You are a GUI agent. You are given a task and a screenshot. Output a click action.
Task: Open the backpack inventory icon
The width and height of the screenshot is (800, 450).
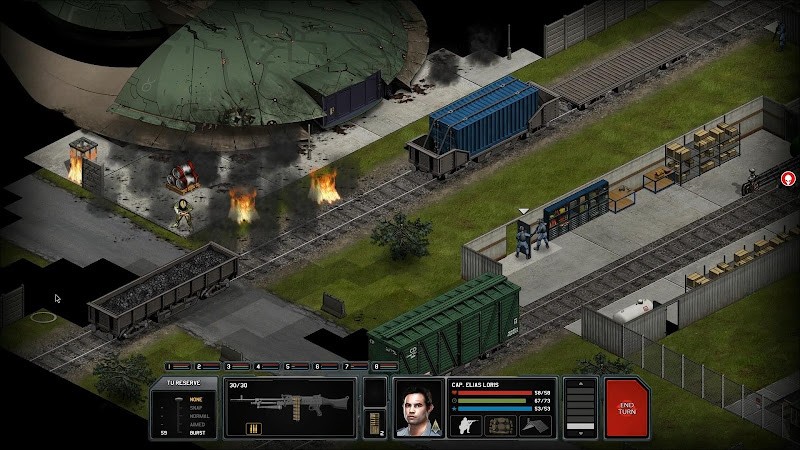point(501,424)
